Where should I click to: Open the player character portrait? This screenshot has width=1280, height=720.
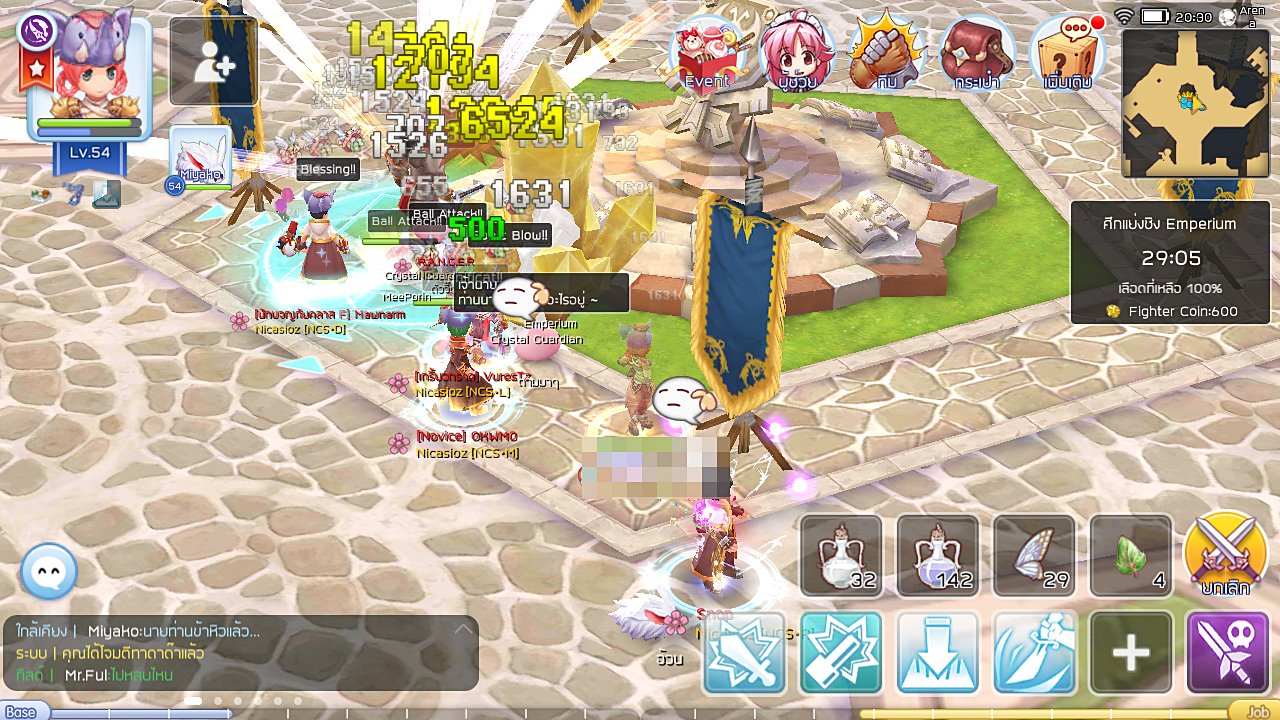tap(90, 78)
